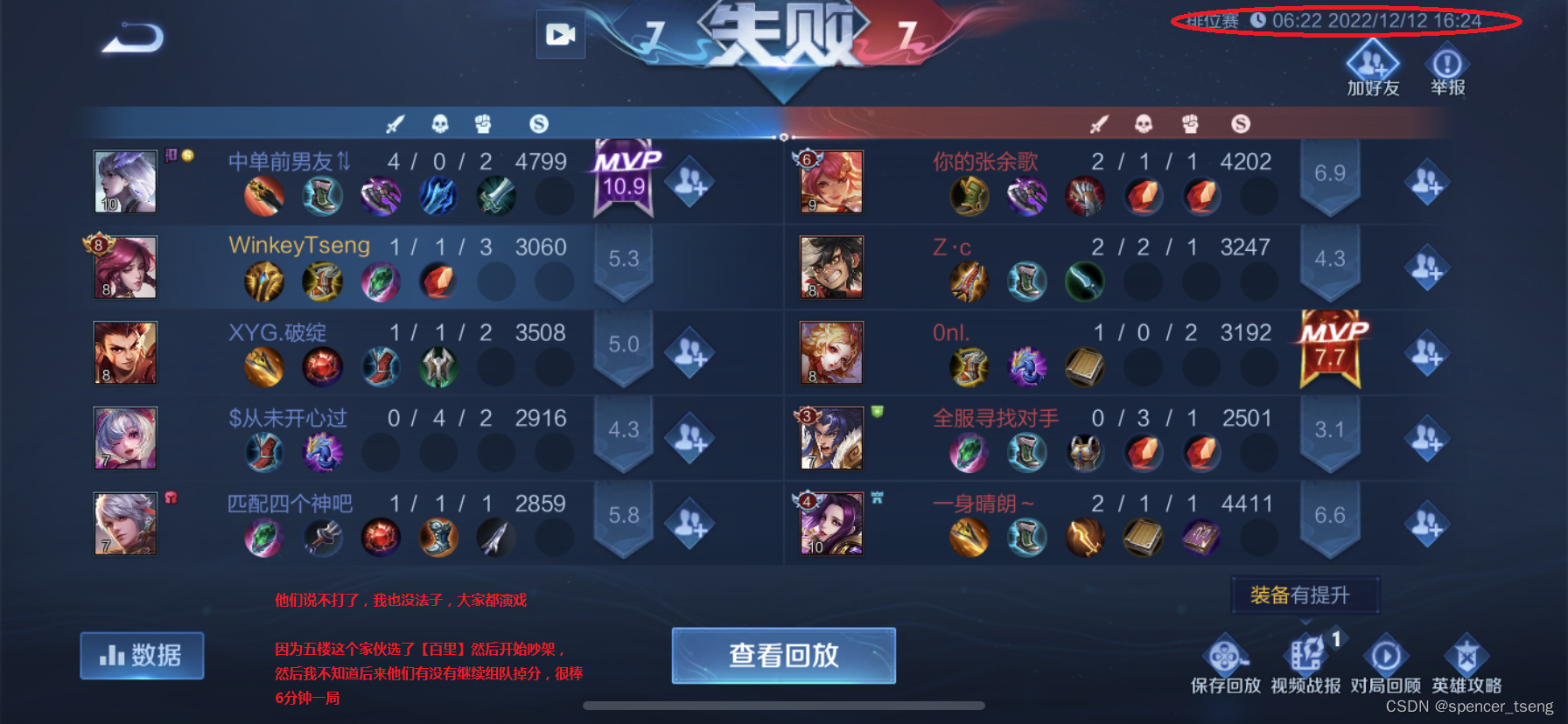Select WinkeyTseng's hero avatar
Image resolution: width=1568 pixels, height=724 pixels.
pos(124,266)
